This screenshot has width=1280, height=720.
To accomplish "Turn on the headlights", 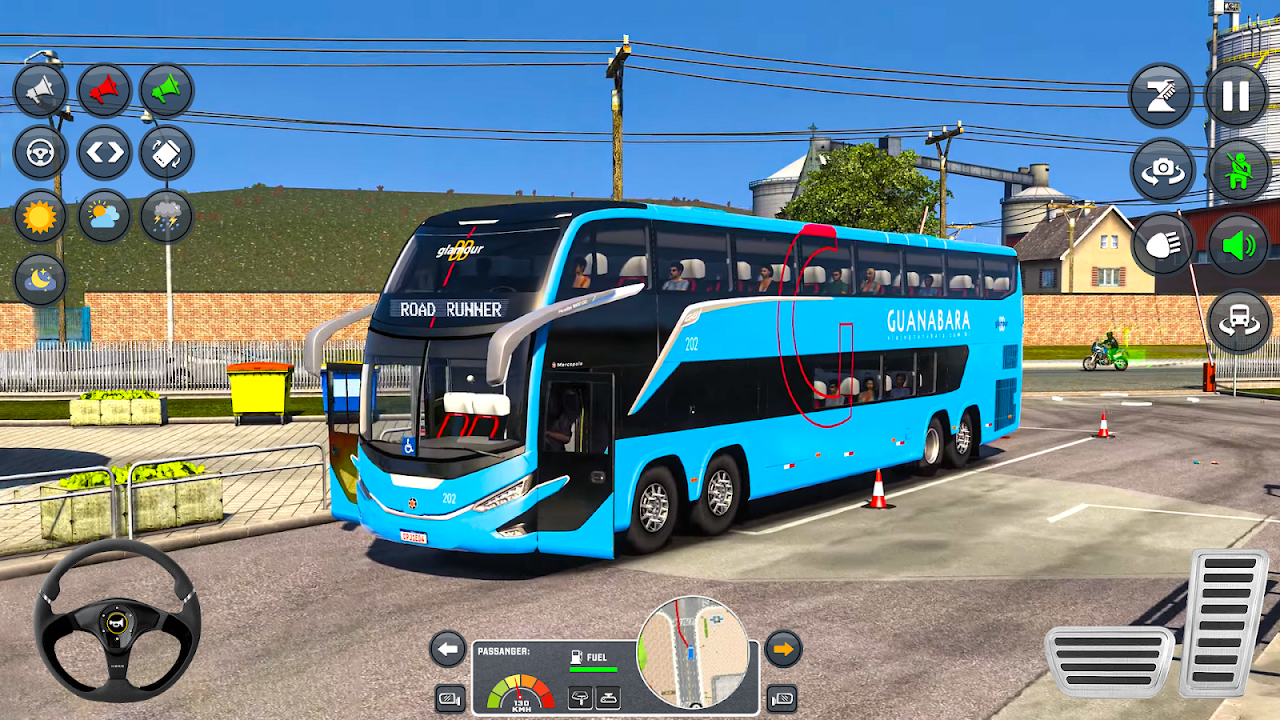I will pos(1161,244).
